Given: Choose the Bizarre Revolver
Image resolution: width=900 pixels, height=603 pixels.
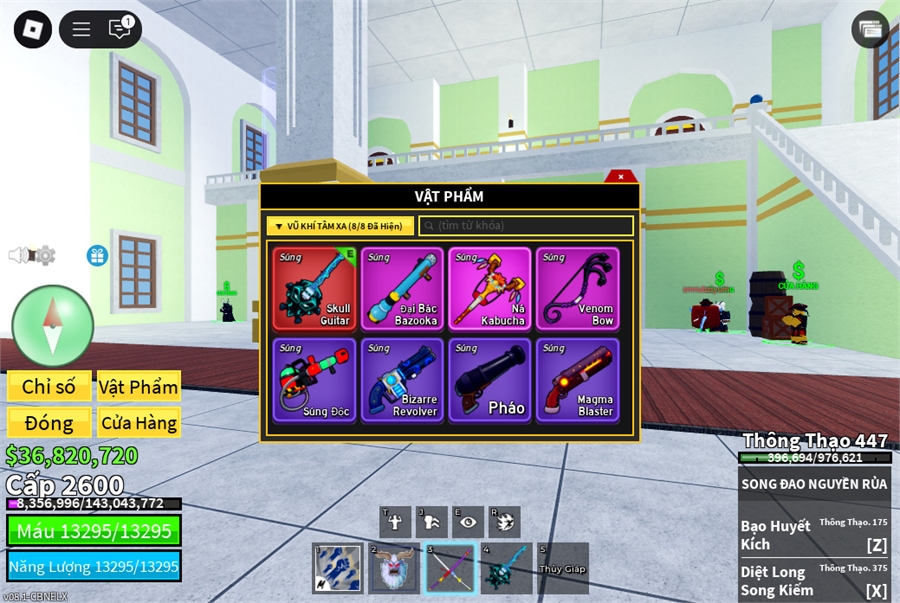Looking at the screenshot, I should 402,380.
